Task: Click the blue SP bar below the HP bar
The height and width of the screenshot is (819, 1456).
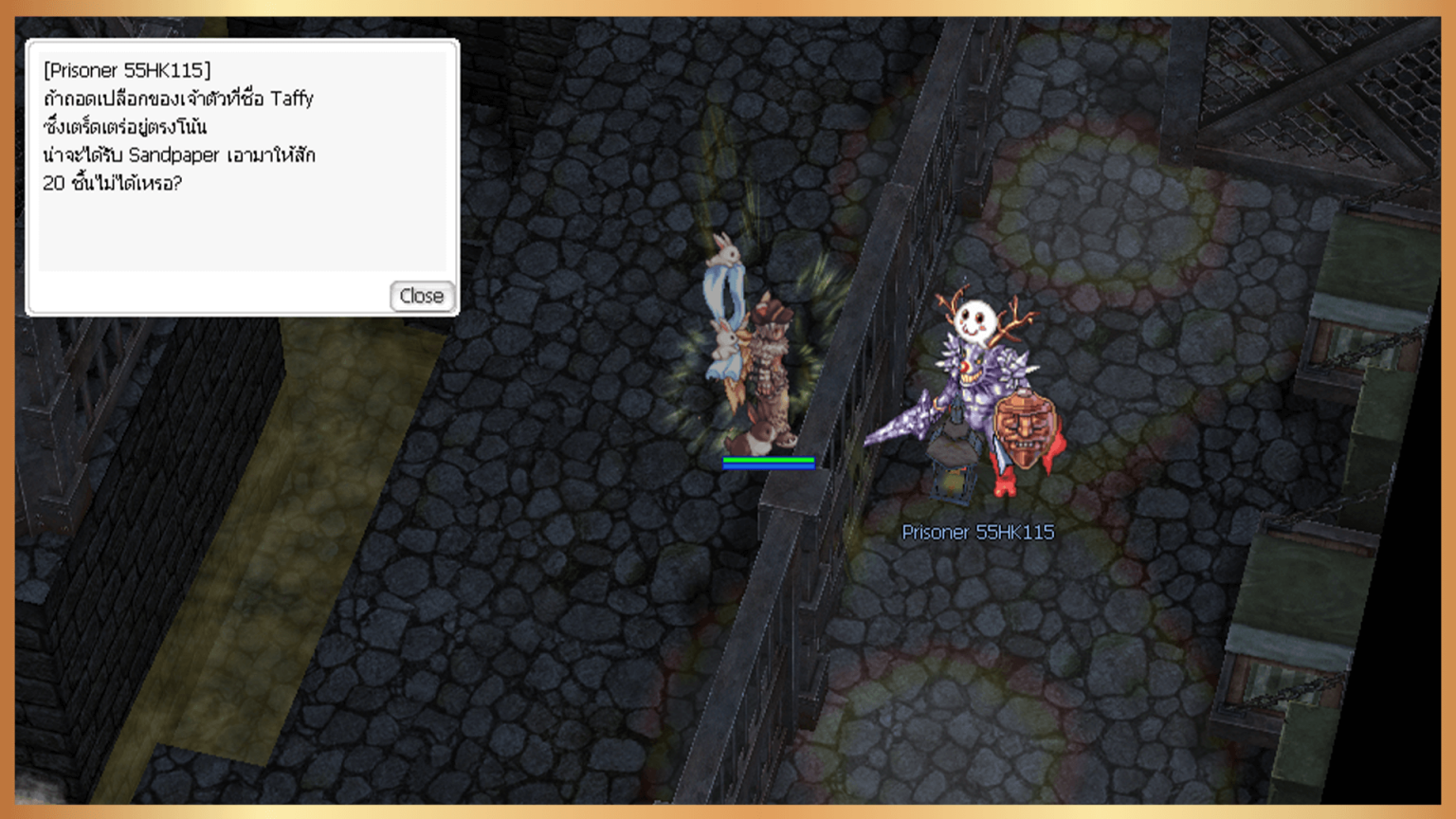Action: pos(768,467)
